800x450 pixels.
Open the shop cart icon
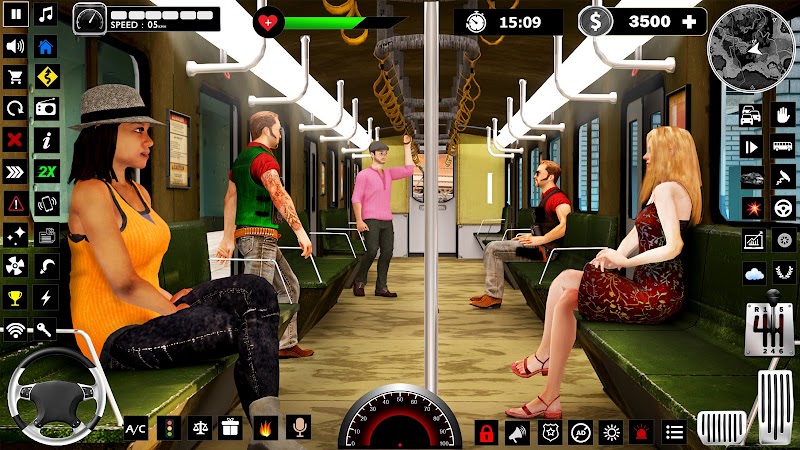pyautogui.click(x=15, y=77)
